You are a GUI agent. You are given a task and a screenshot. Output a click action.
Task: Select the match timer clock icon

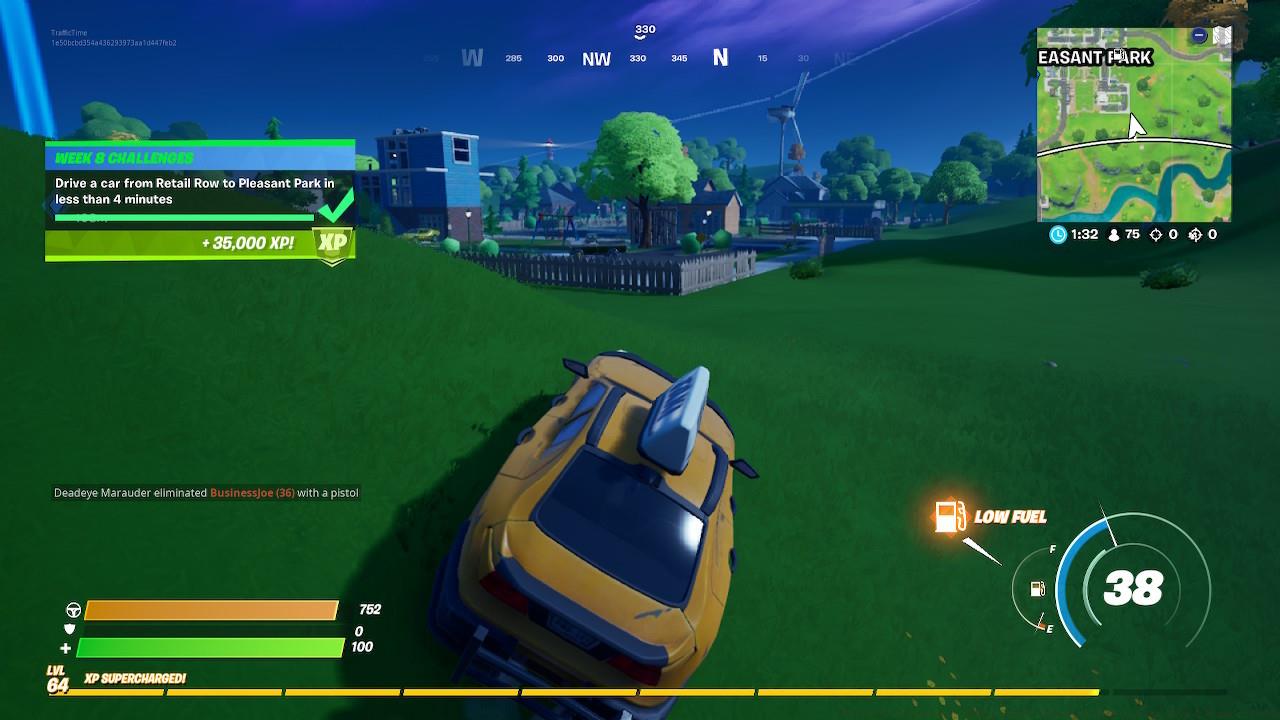pyautogui.click(x=1059, y=235)
